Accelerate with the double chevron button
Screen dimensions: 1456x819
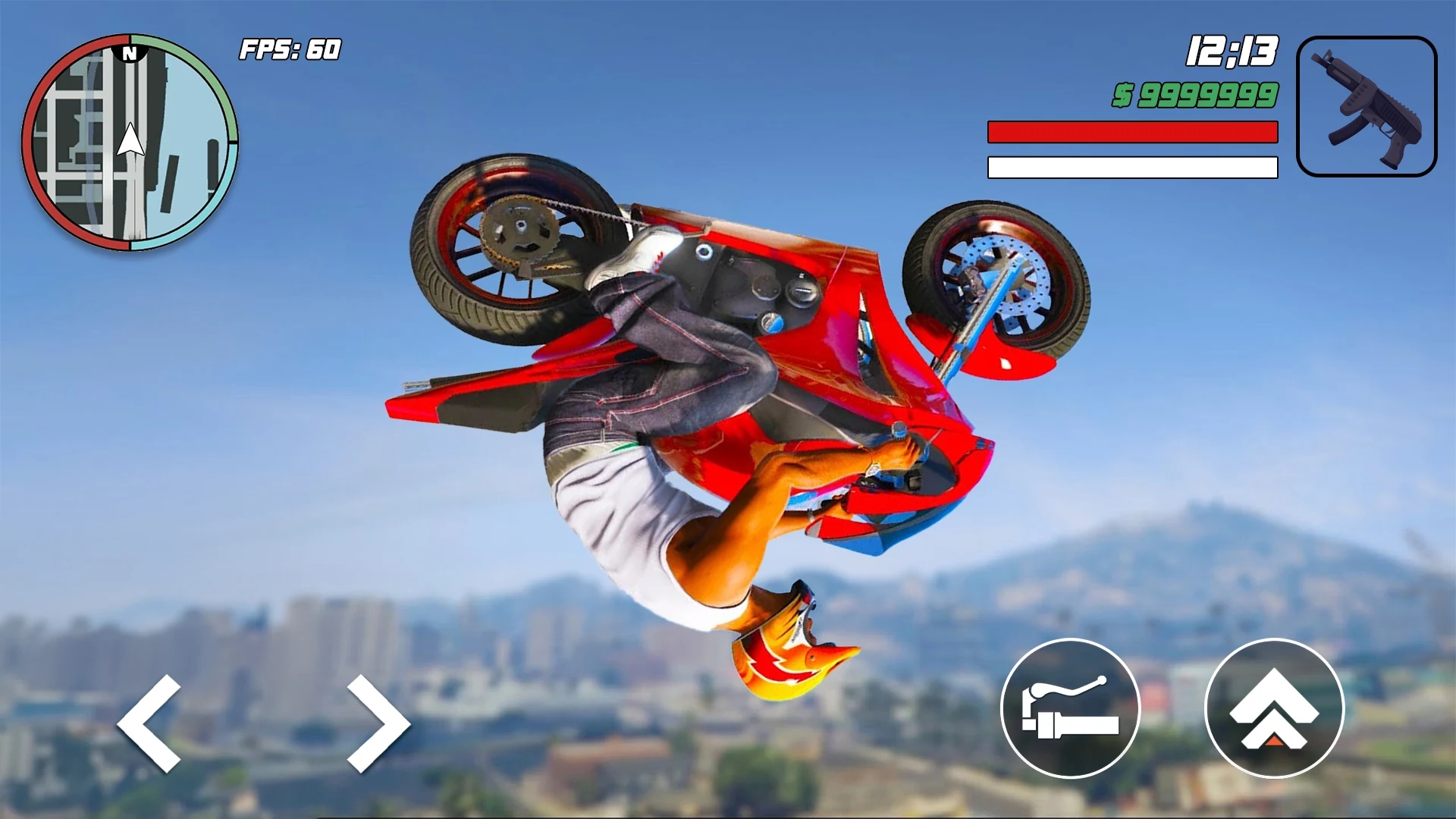coord(1274,708)
